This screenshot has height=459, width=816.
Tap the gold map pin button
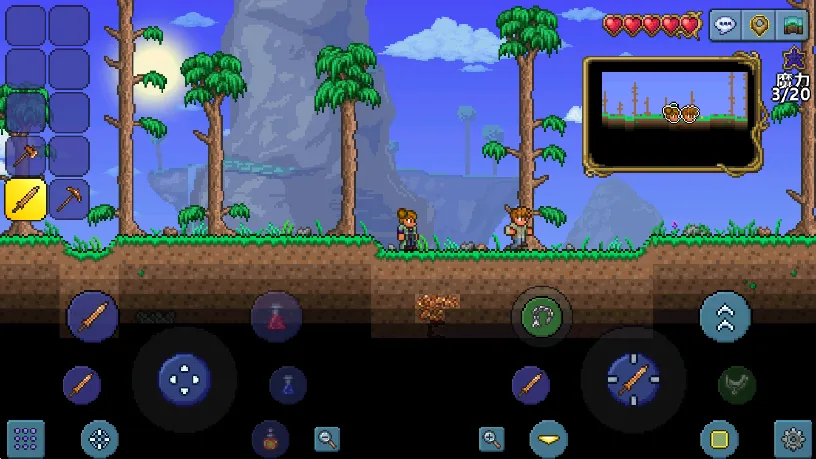tap(760, 26)
